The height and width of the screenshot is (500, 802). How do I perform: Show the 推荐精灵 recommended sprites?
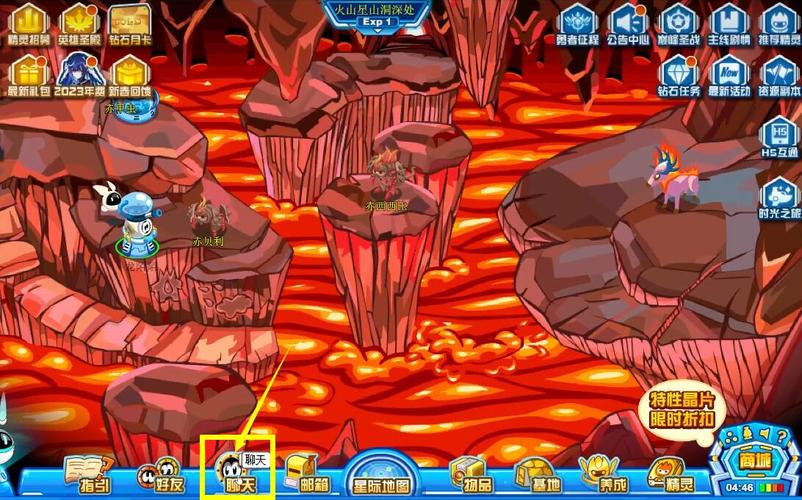779,23
